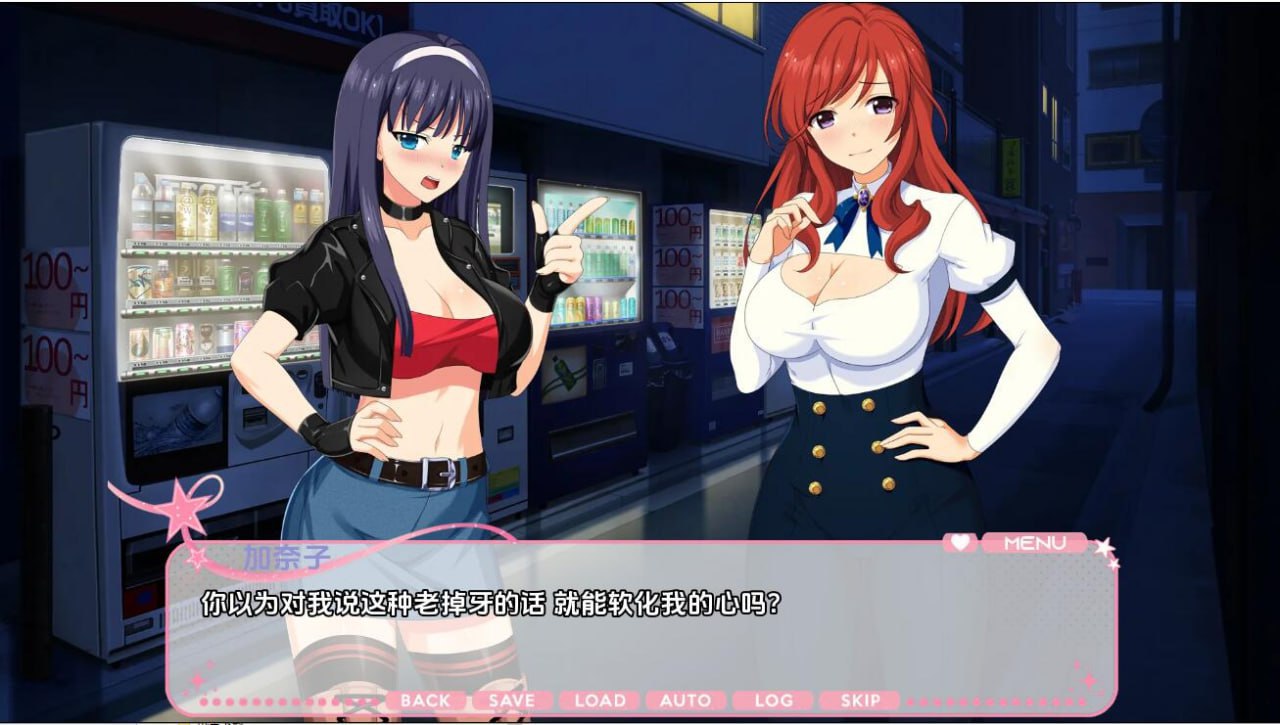This screenshot has height=725, width=1280.
Task: Open the MENU panel
Action: (x=1035, y=542)
